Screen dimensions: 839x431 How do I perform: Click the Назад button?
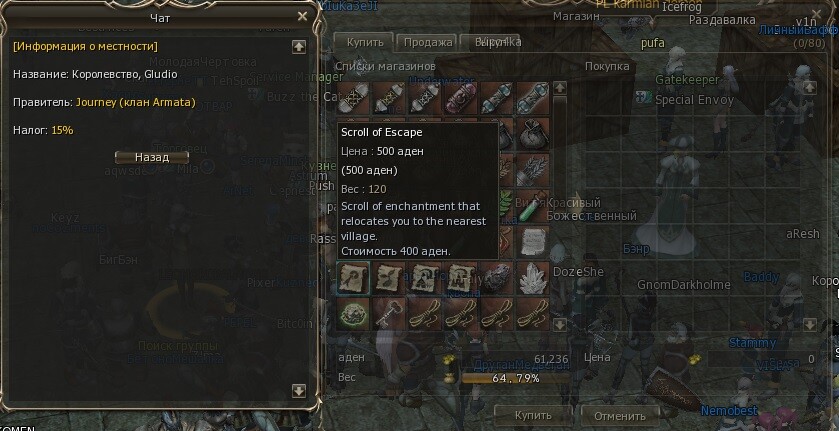(151, 157)
